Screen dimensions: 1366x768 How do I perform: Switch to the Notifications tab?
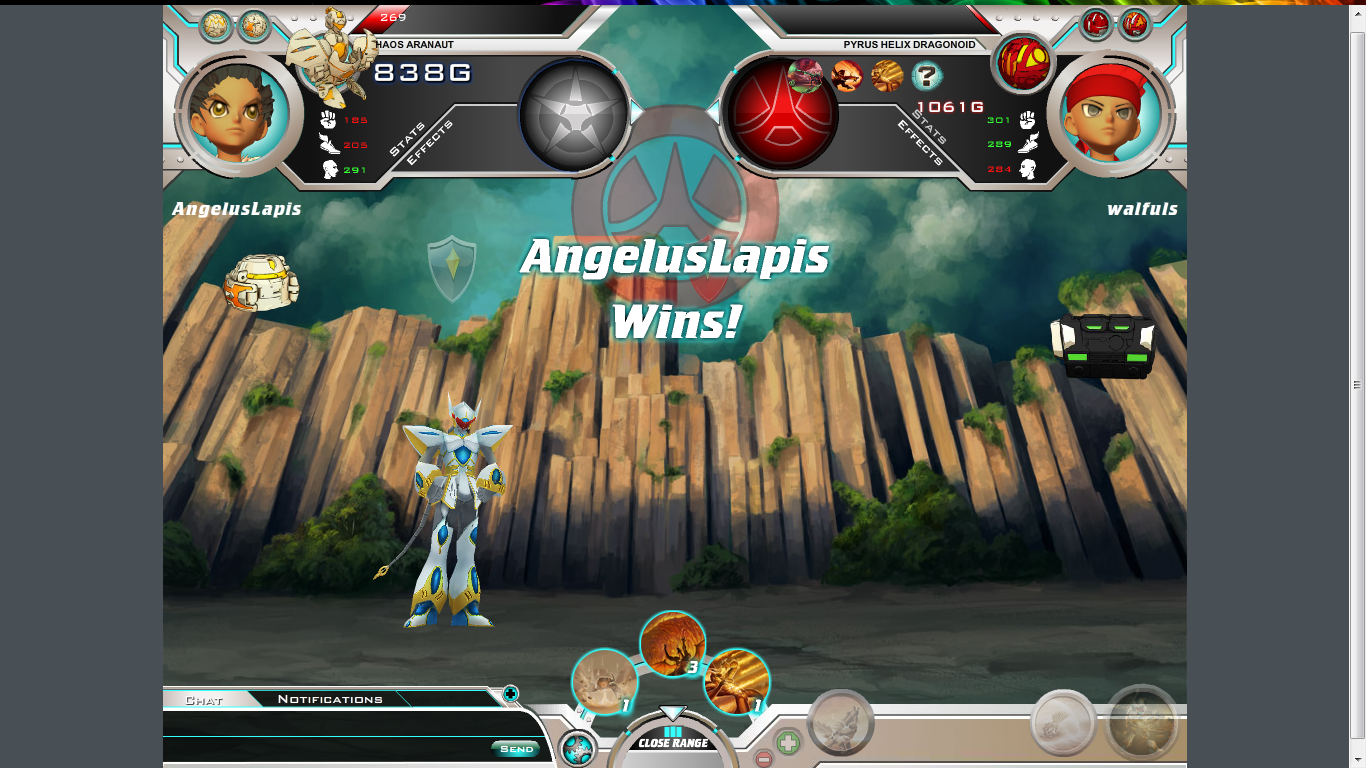[330, 700]
